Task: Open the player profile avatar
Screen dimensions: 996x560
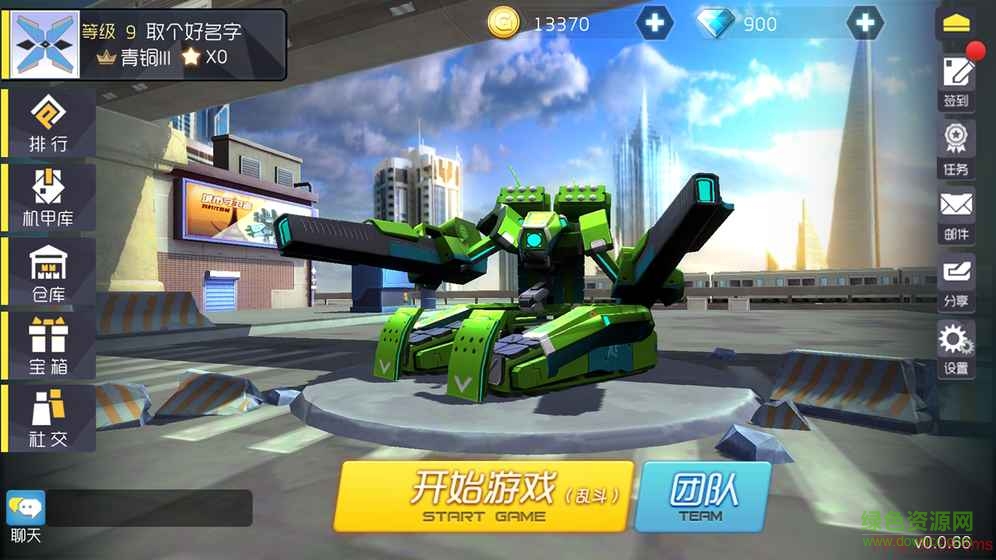Action: tap(44, 44)
